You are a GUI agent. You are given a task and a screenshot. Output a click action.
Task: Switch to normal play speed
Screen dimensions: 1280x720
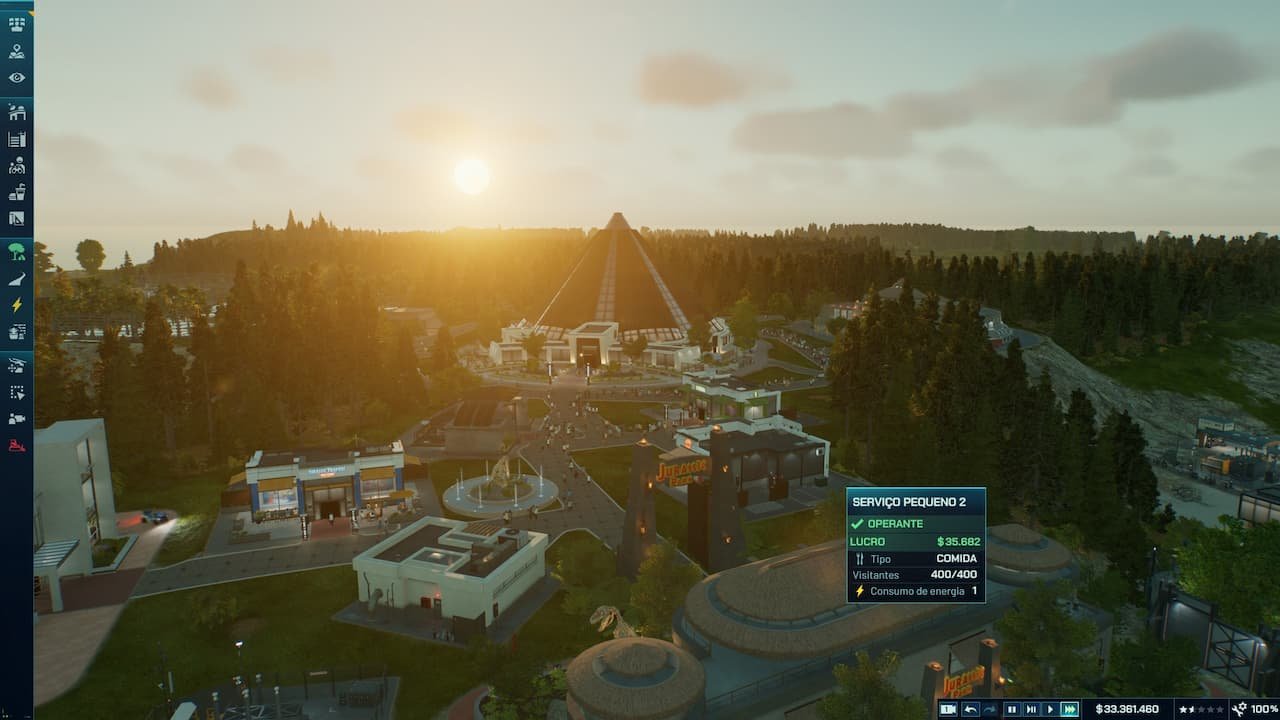click(x=1050, y=709)
